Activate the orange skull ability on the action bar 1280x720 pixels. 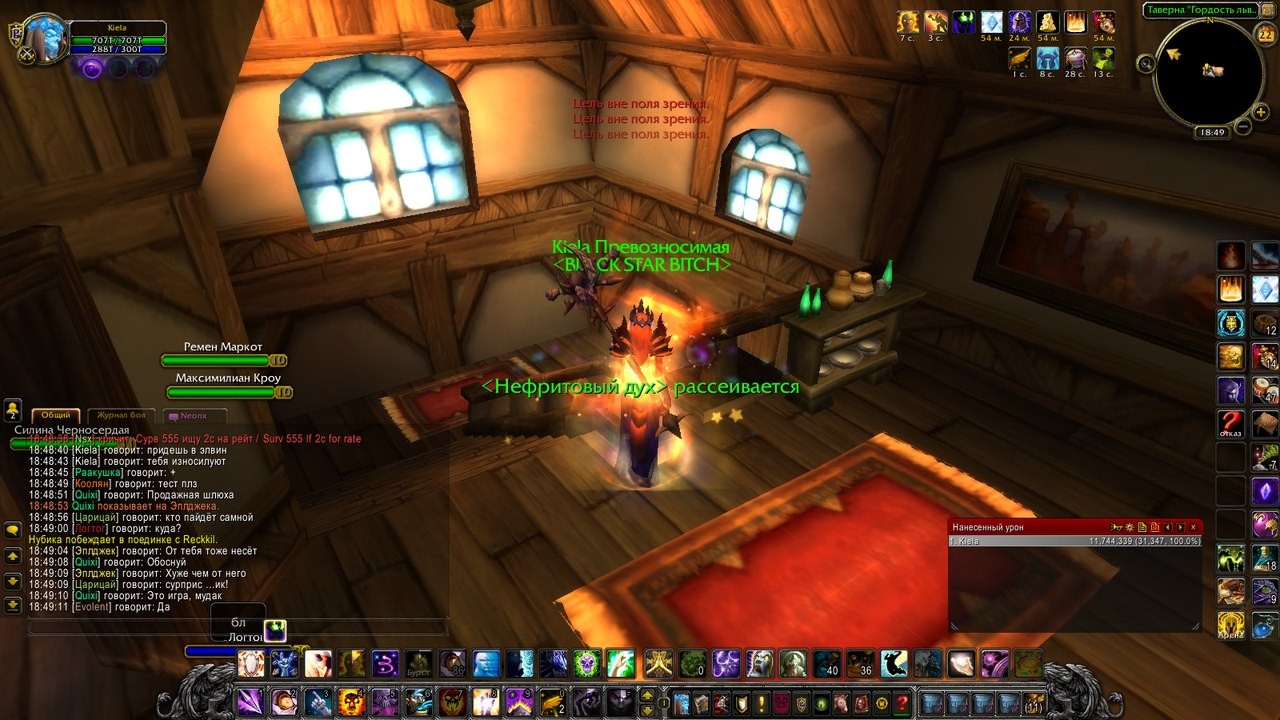click(351, 701)
